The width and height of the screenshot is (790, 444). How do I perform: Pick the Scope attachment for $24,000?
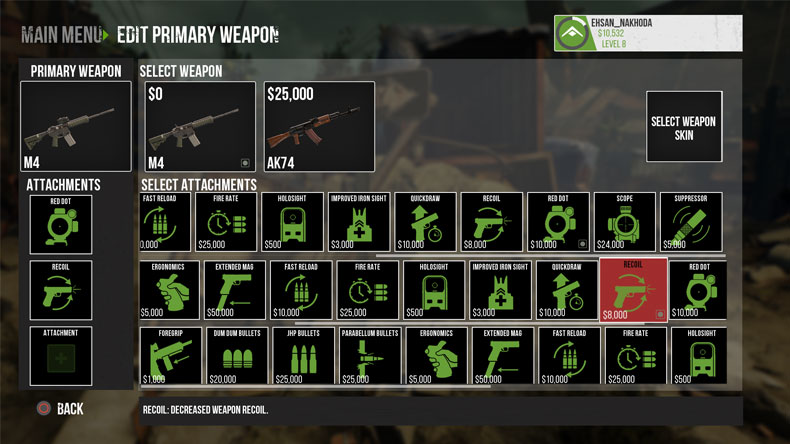pos(625,221)
